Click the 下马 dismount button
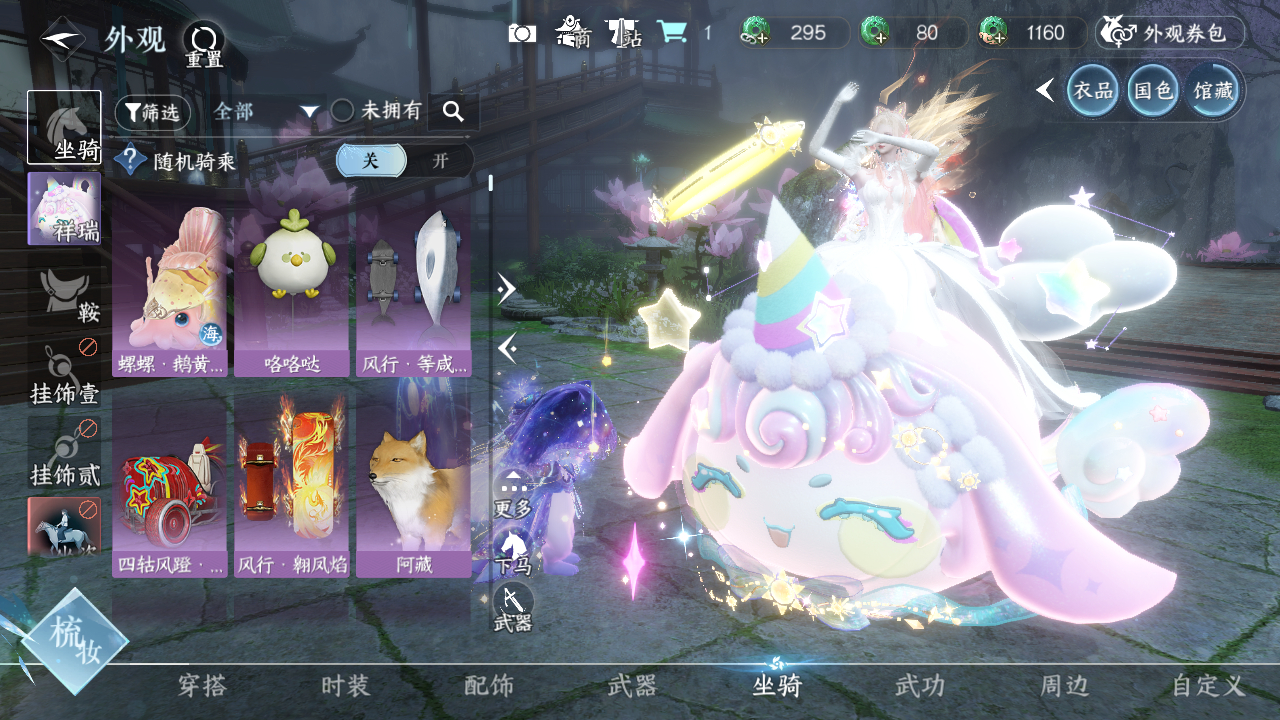The image size is (1280, 720). [x=513, y=551]
